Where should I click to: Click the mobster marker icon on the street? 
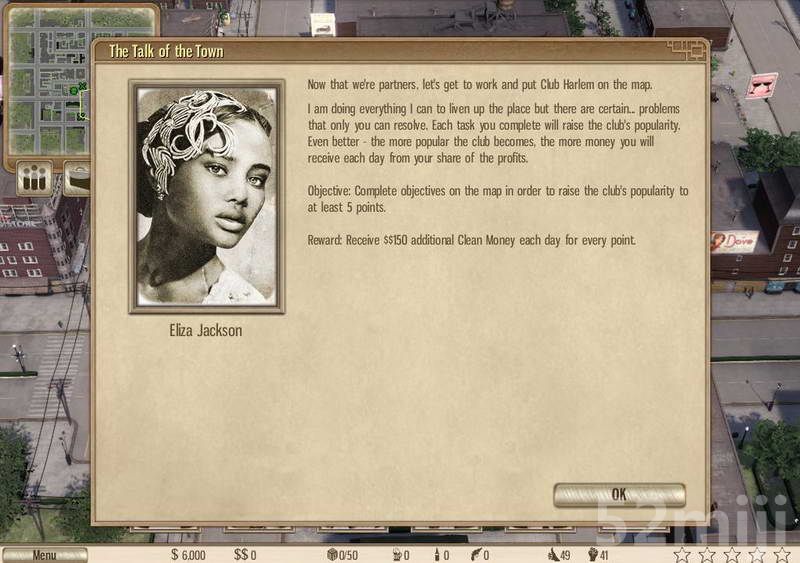point(763,85)
